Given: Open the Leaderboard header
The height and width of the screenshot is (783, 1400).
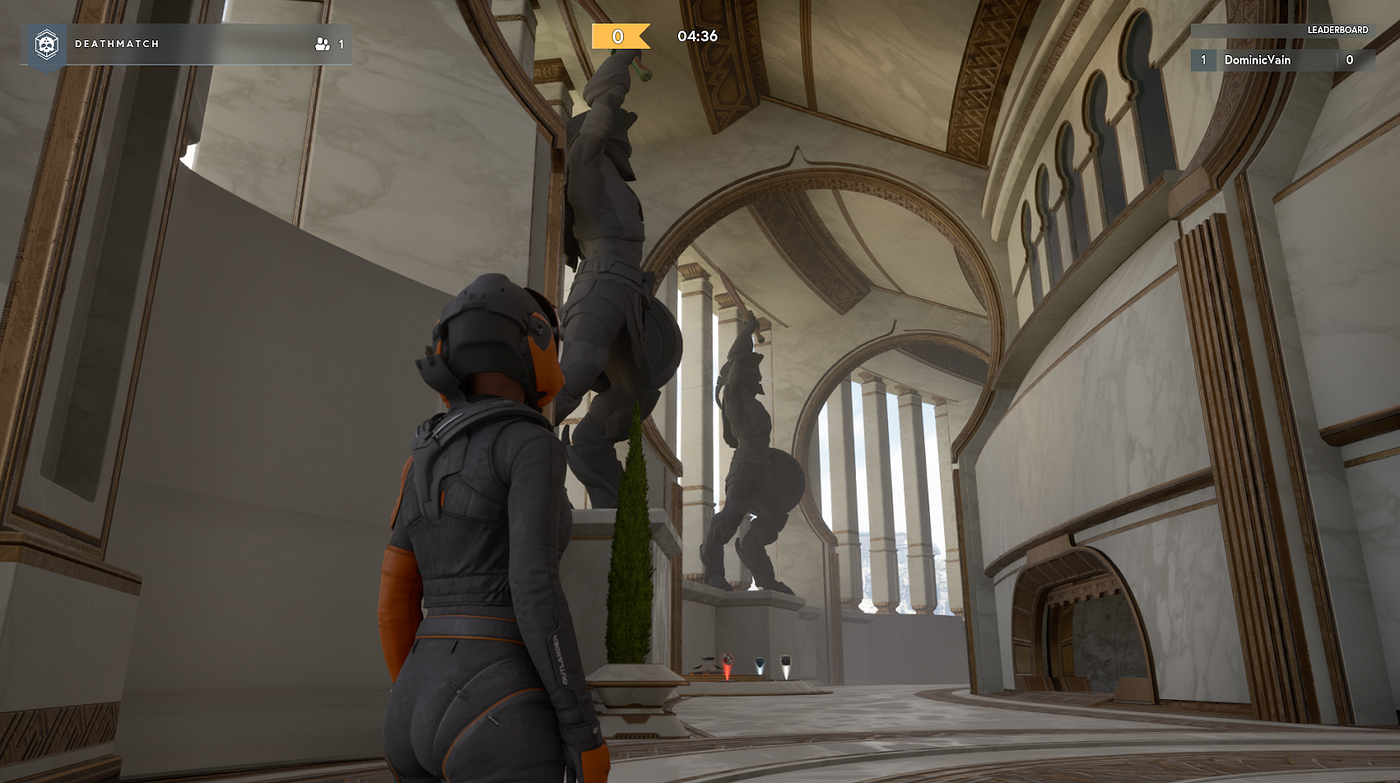Looking at the screenshot, I should [x=1338, y=31].
